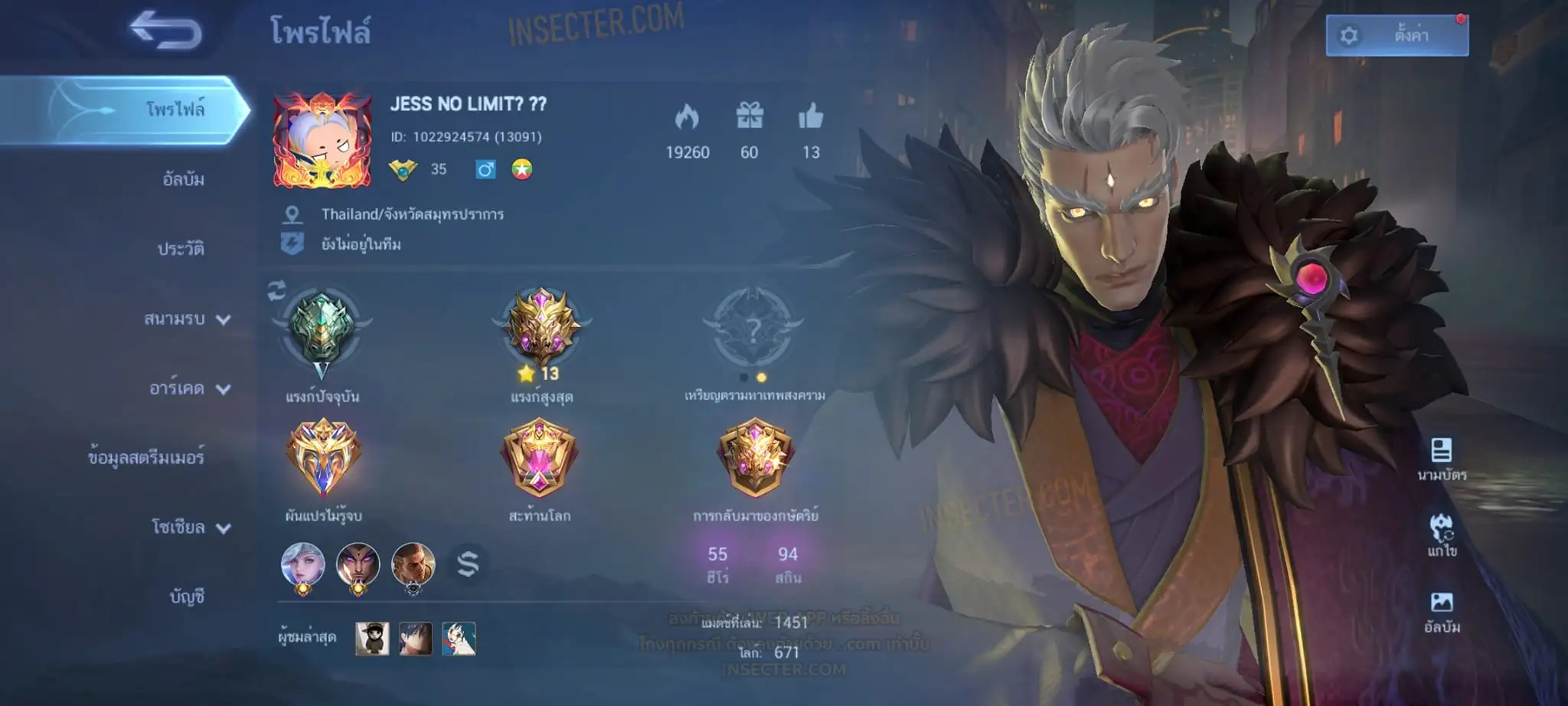Tap the flame popularity icon
Screen dimensions: 1568x706
[x=687, y=116]
